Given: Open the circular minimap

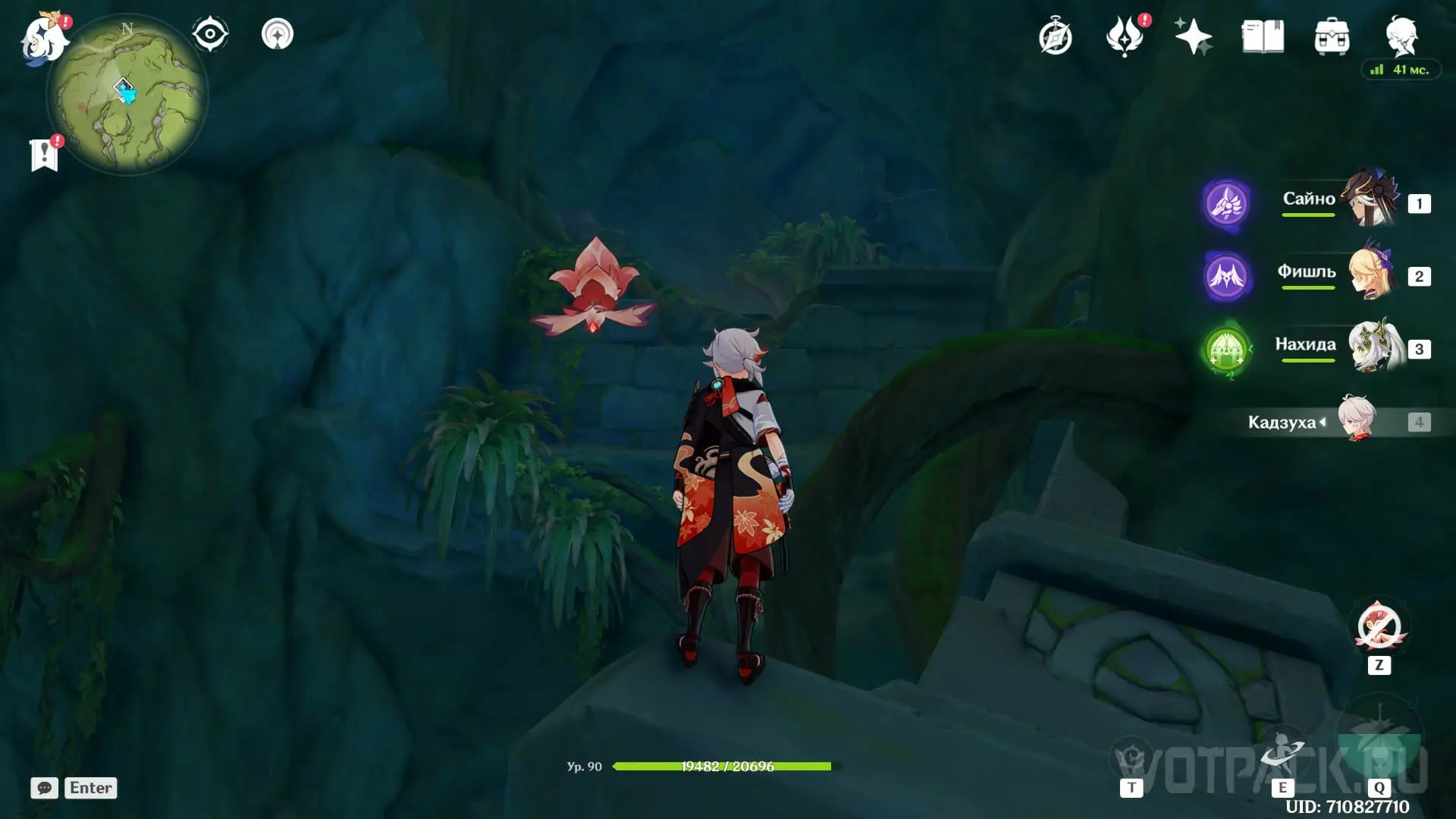Looking at the screenshot, I should (127, 95).
